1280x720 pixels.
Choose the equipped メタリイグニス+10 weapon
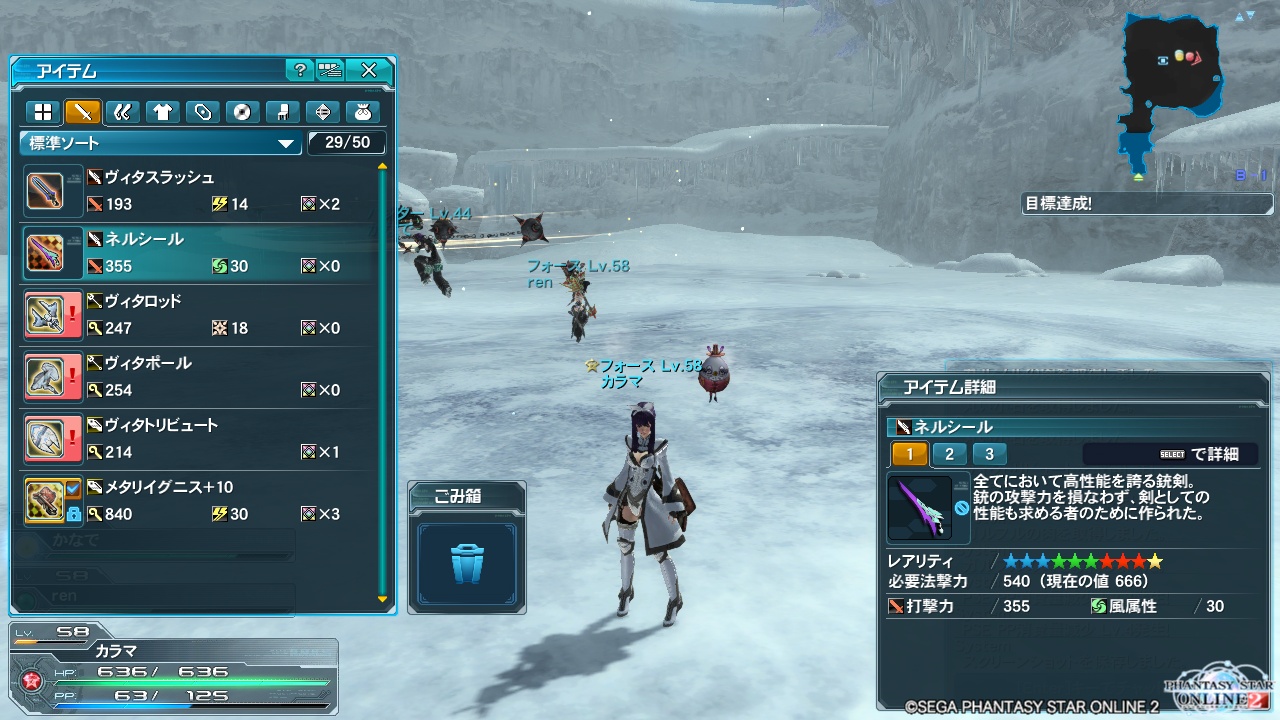coord(200,501)
